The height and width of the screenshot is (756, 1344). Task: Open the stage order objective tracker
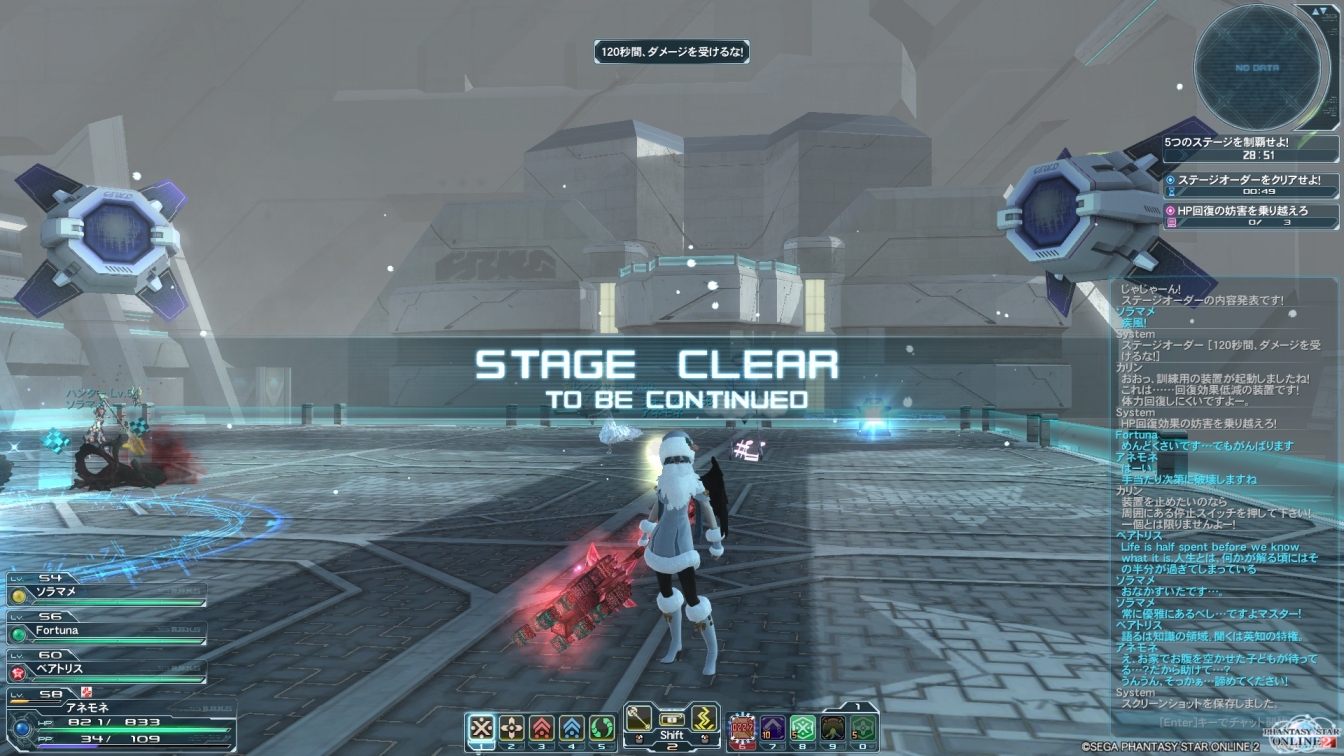(1250, 184)
